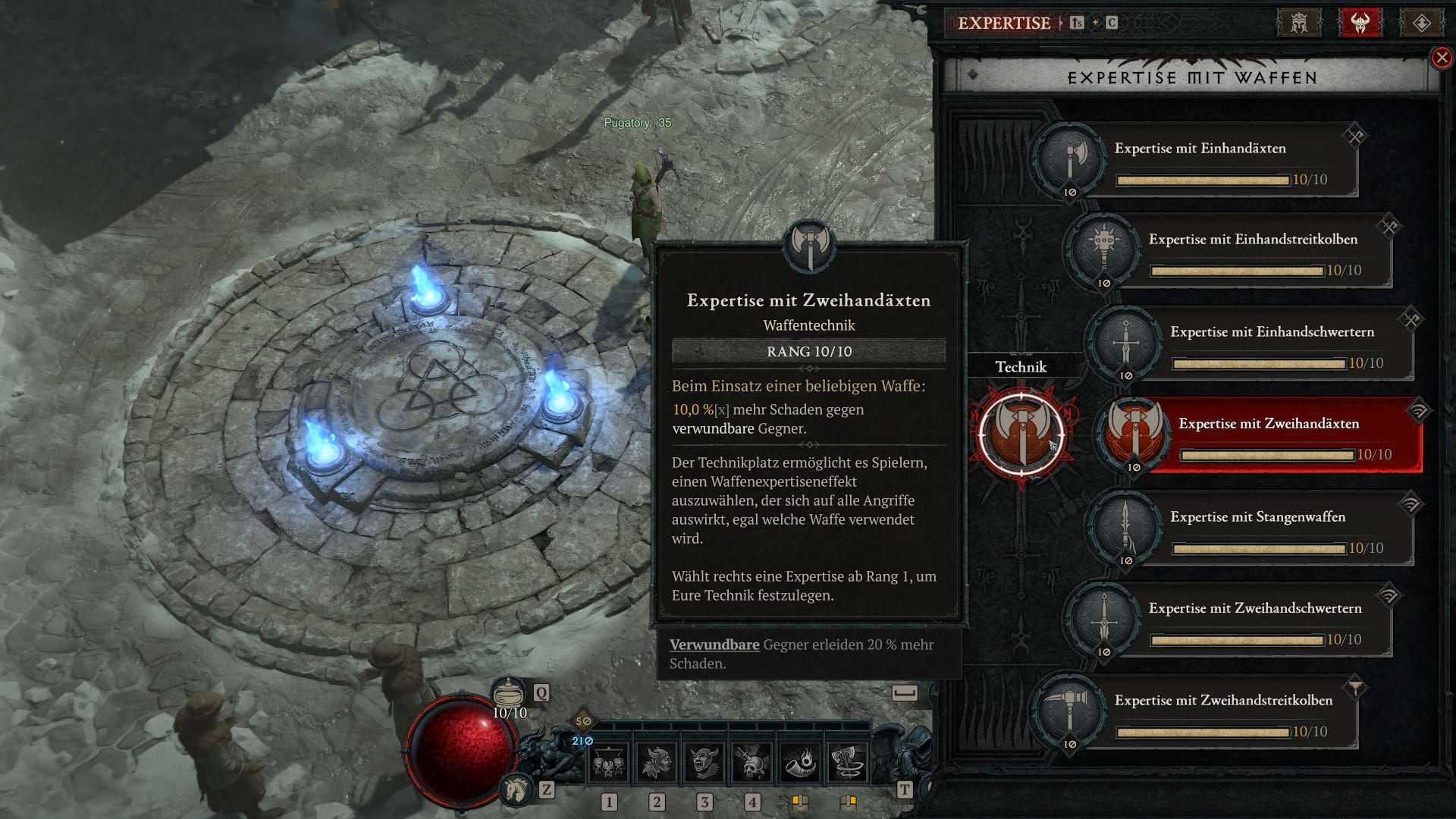Click the Technik slot with crossed axes

click(x=1022, y=435)
